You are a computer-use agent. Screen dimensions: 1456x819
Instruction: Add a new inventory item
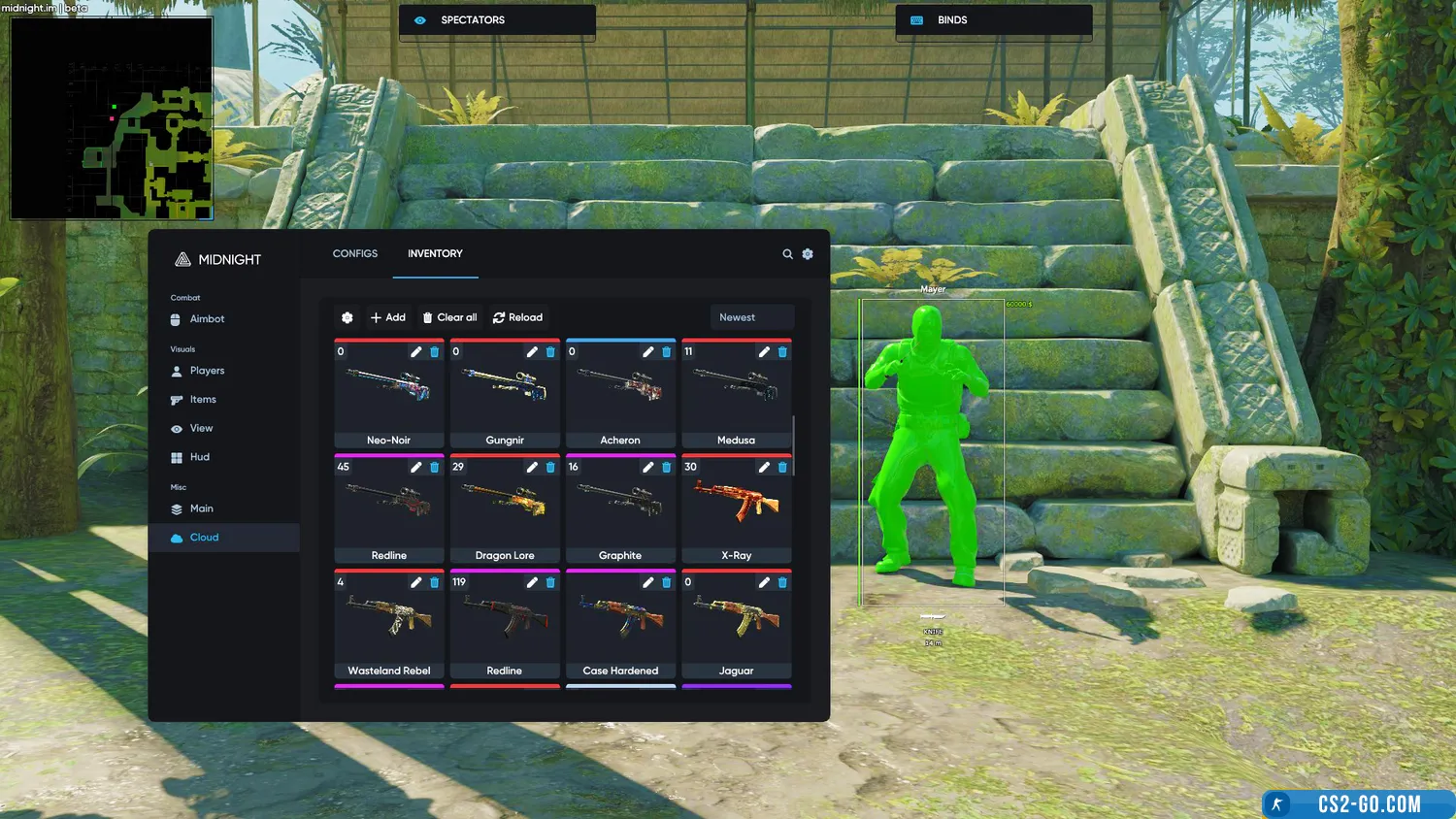pyautogui.click(x=388, y=317)
